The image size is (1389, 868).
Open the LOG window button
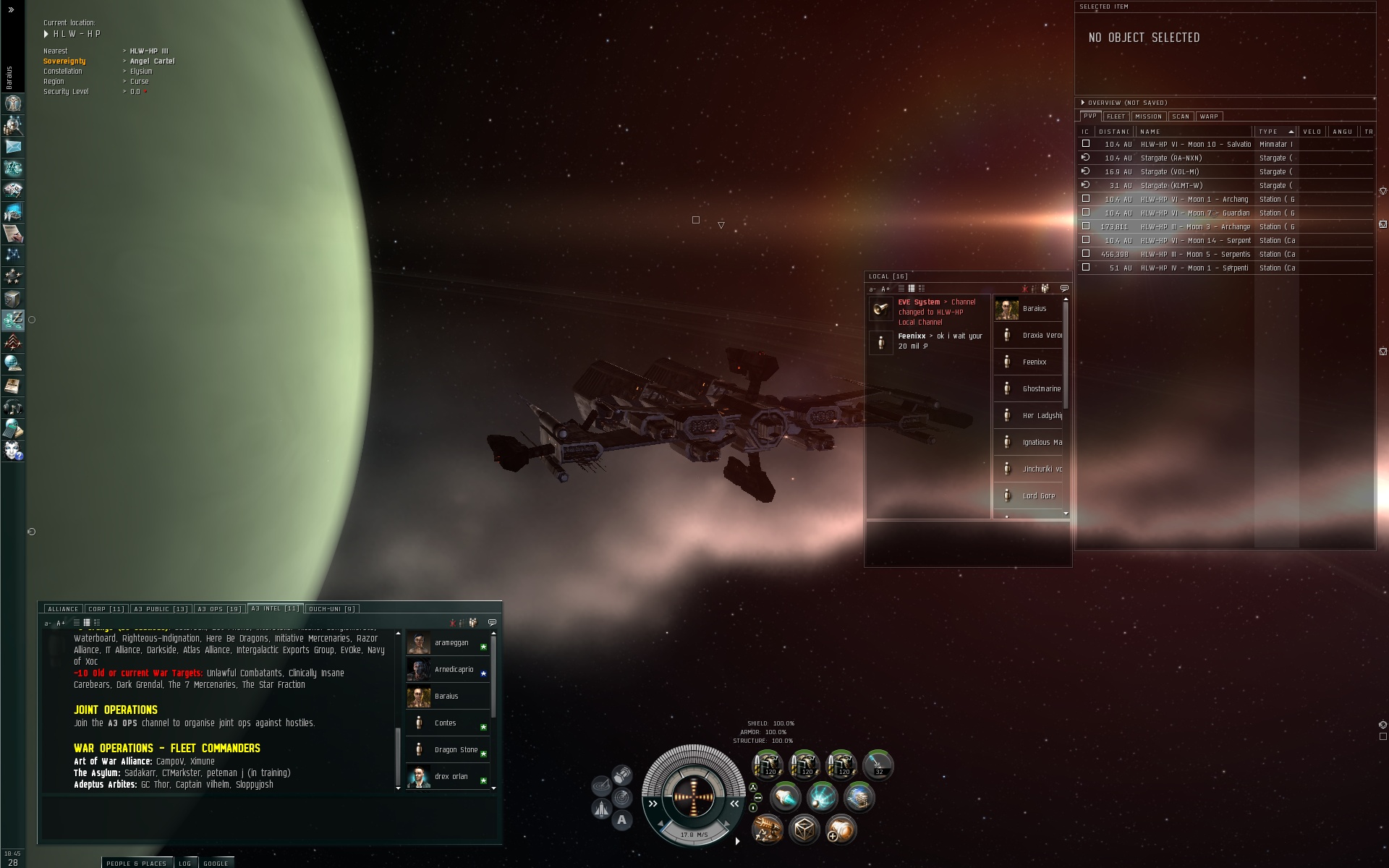(185, 863)
